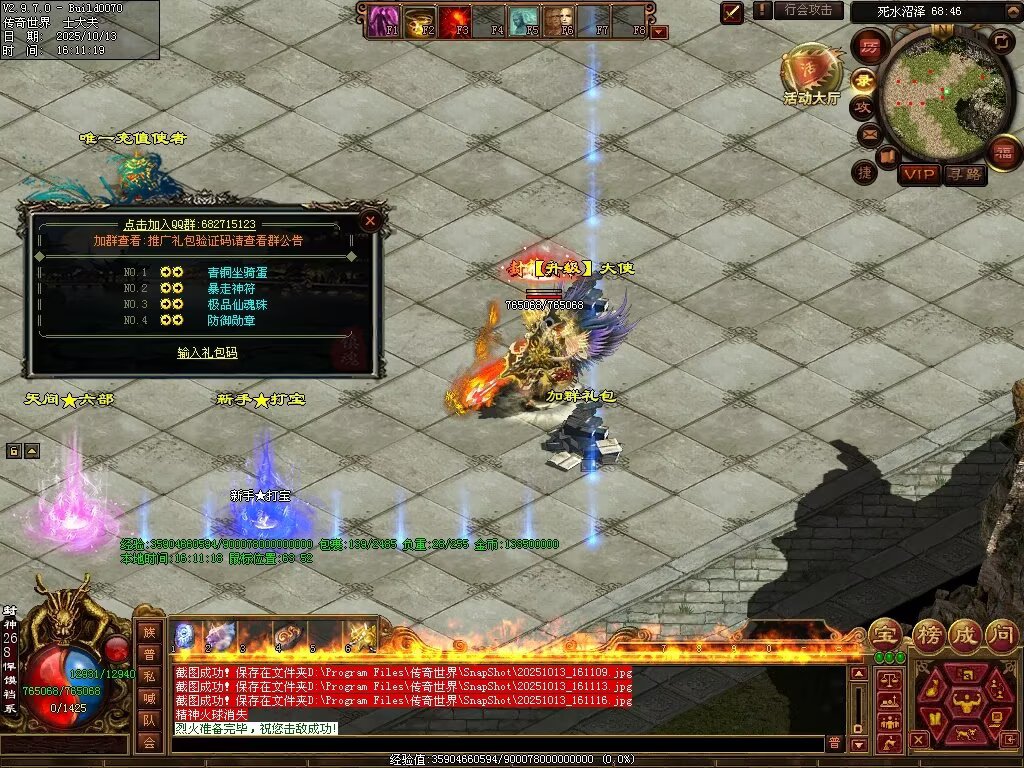Image resolution: width=1024 pixels, height=768 pixels.
Task: Open the 活动大厅 activity hall
Action: click(811, 74)
